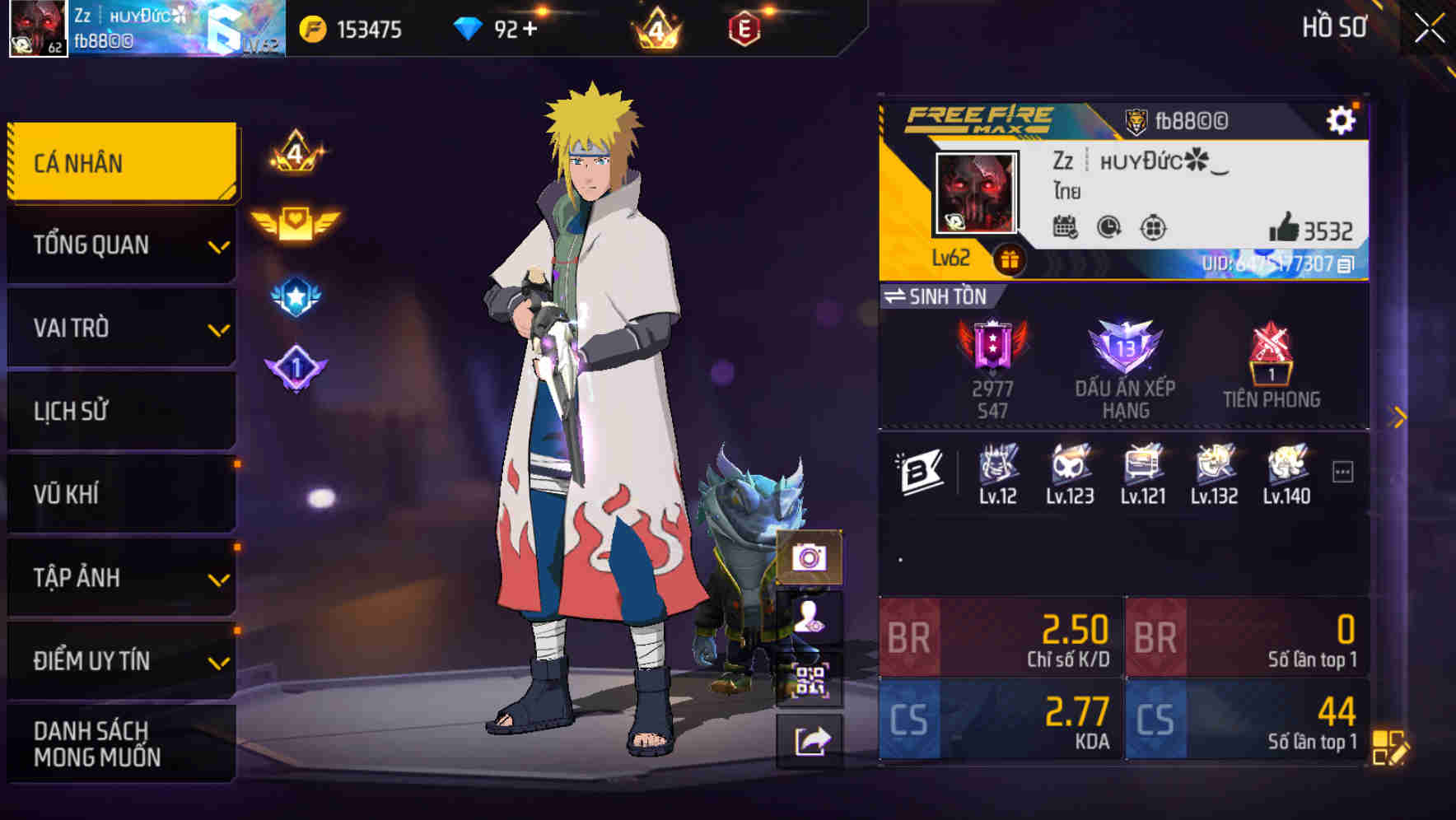Expand the TỔNG QUAN section
The width and height of the screenshot is (1456, 820).
(x=120, y=245)
